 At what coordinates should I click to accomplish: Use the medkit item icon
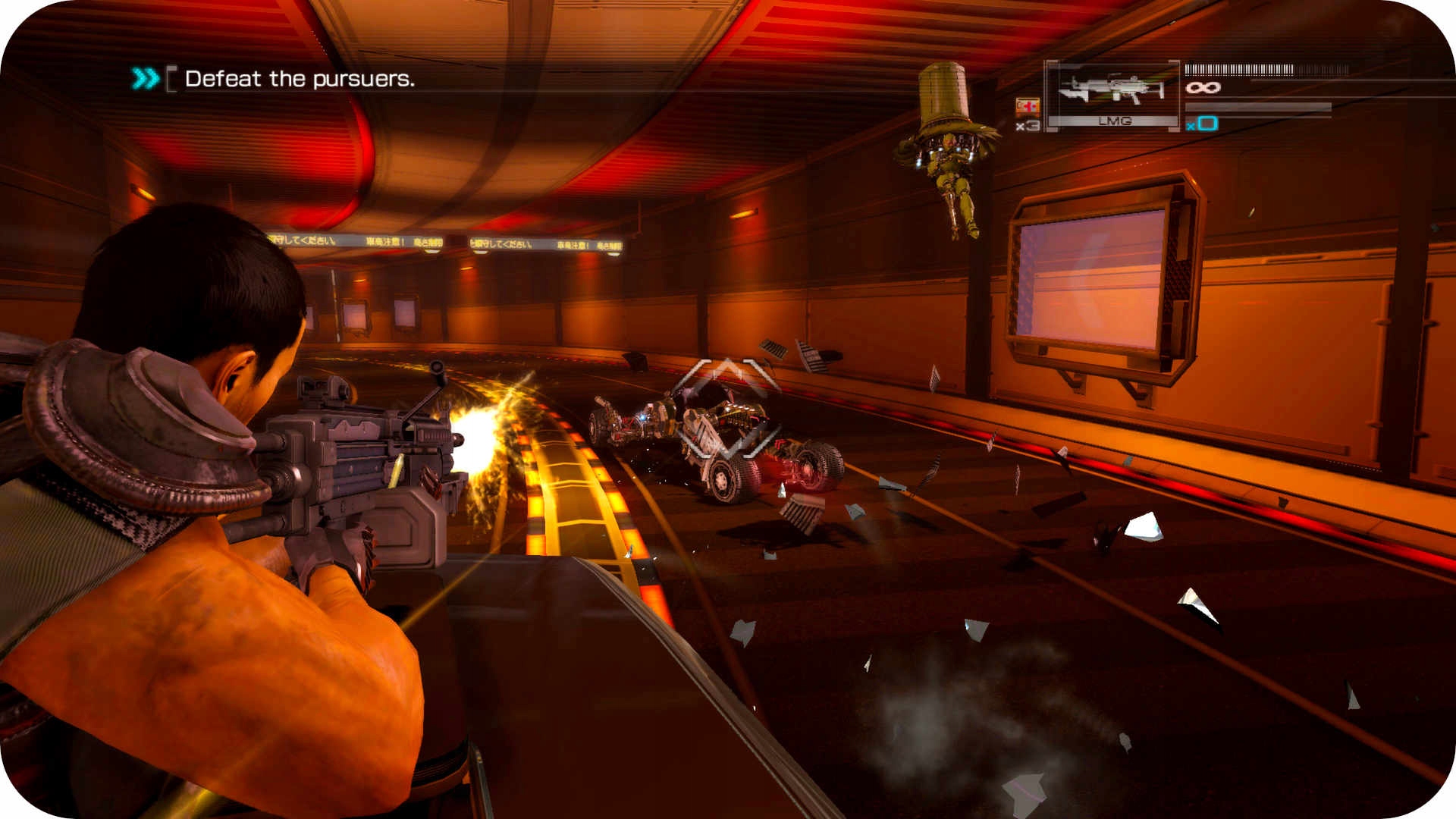[x=1028, y=107]
